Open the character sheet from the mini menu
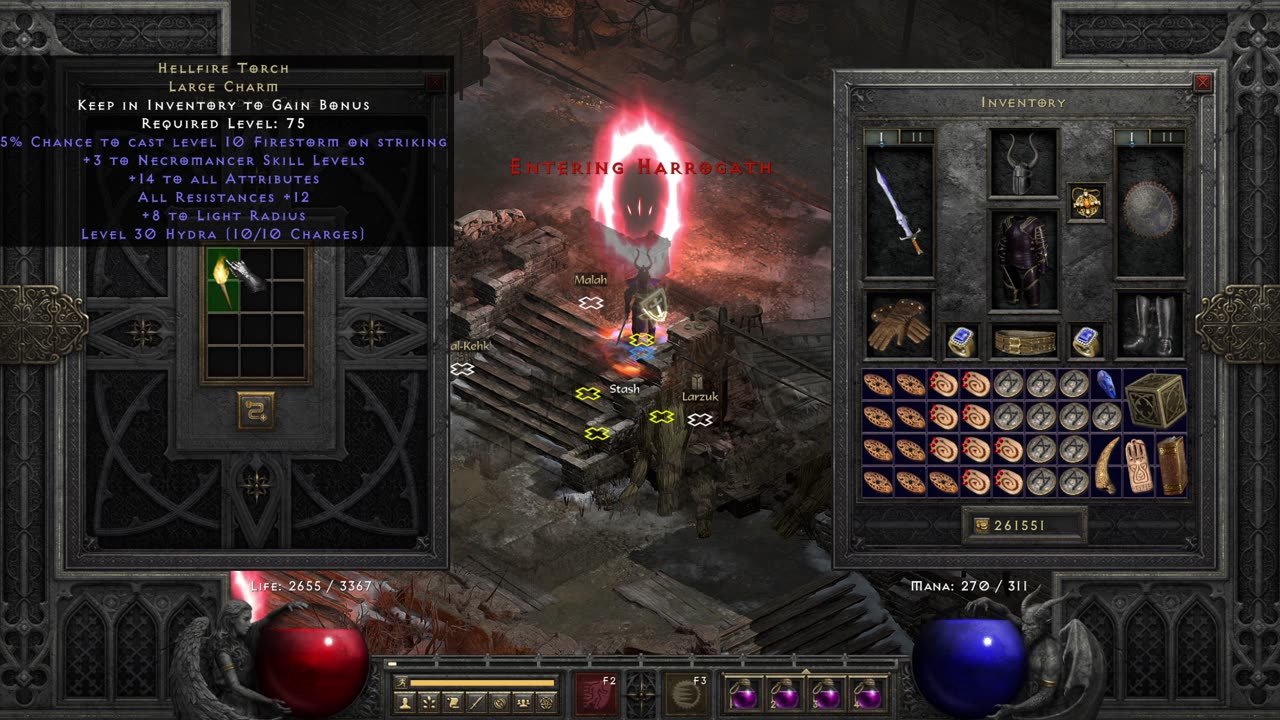Screen dimensions: 1280x720 pos(405,703)
